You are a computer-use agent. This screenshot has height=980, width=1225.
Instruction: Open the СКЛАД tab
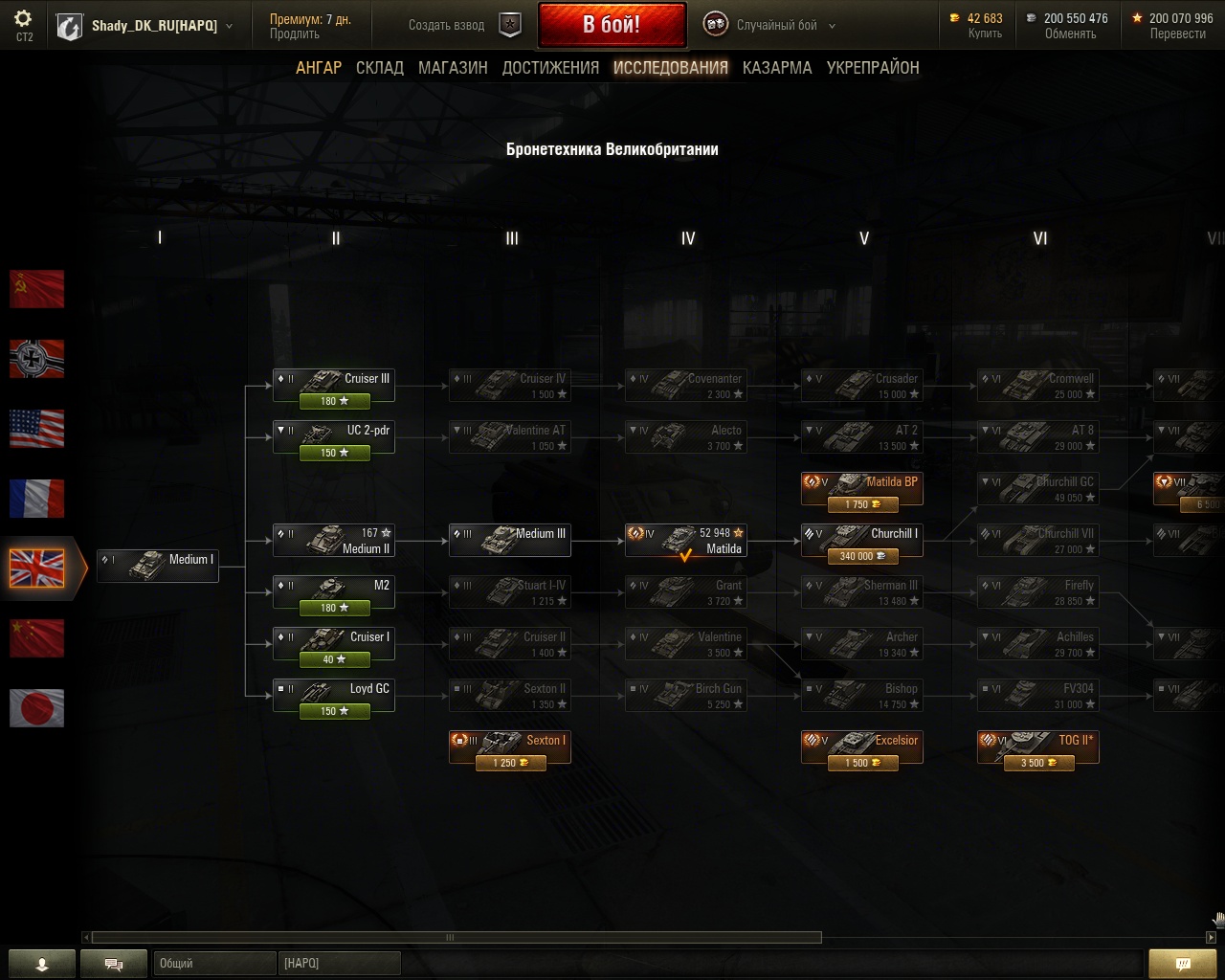380,68
